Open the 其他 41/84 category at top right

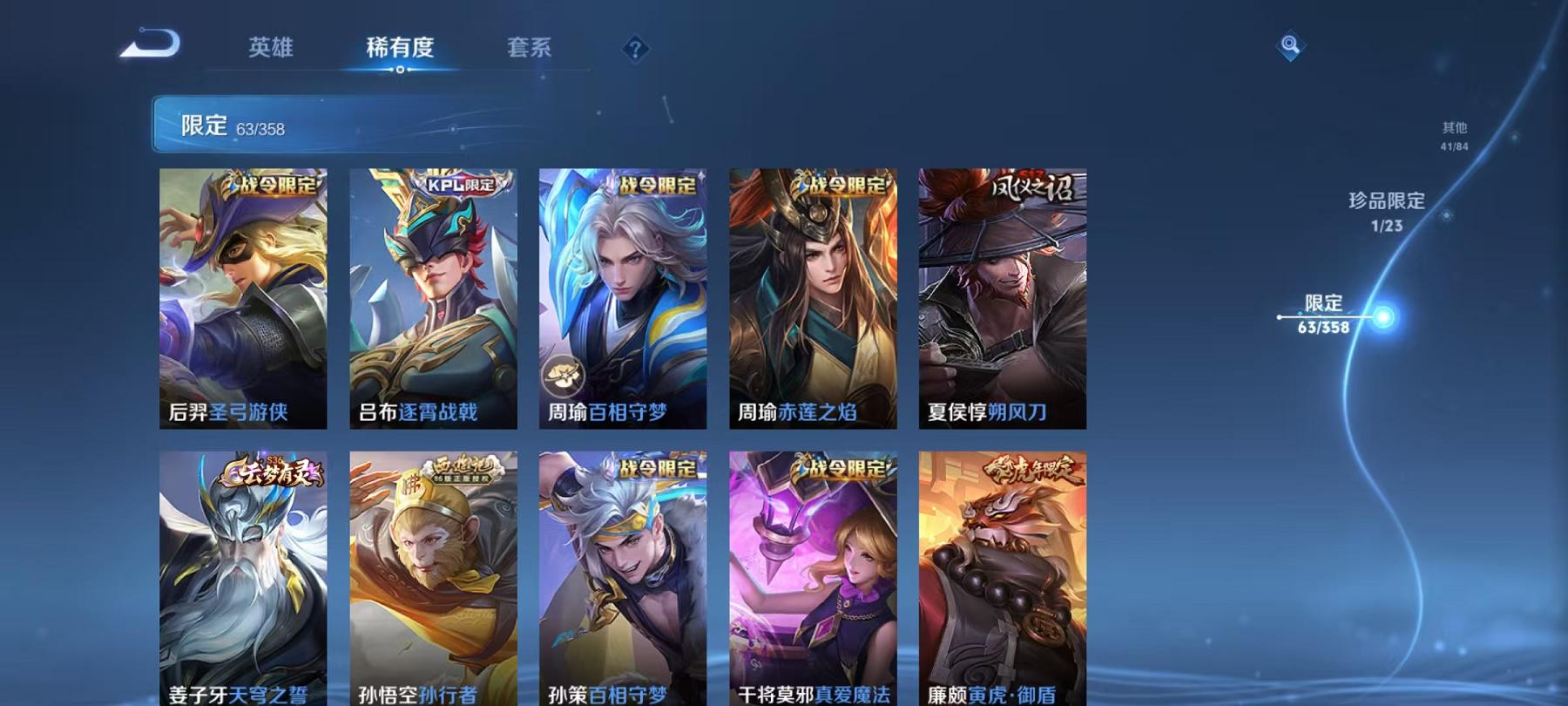[1454, 135]
